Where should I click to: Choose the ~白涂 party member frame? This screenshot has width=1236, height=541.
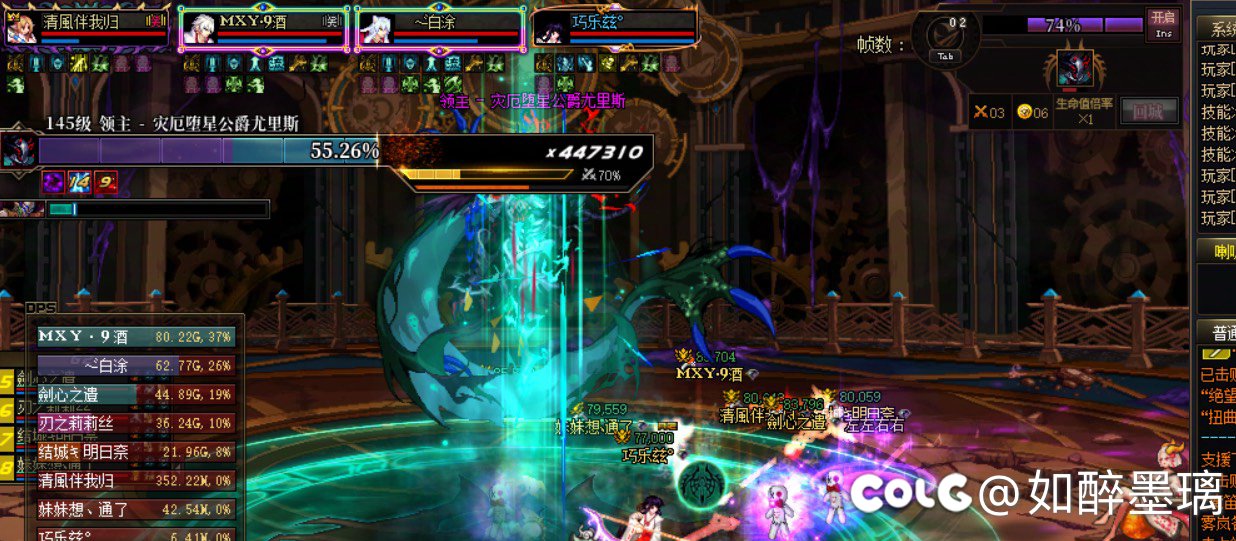(440, 28)
